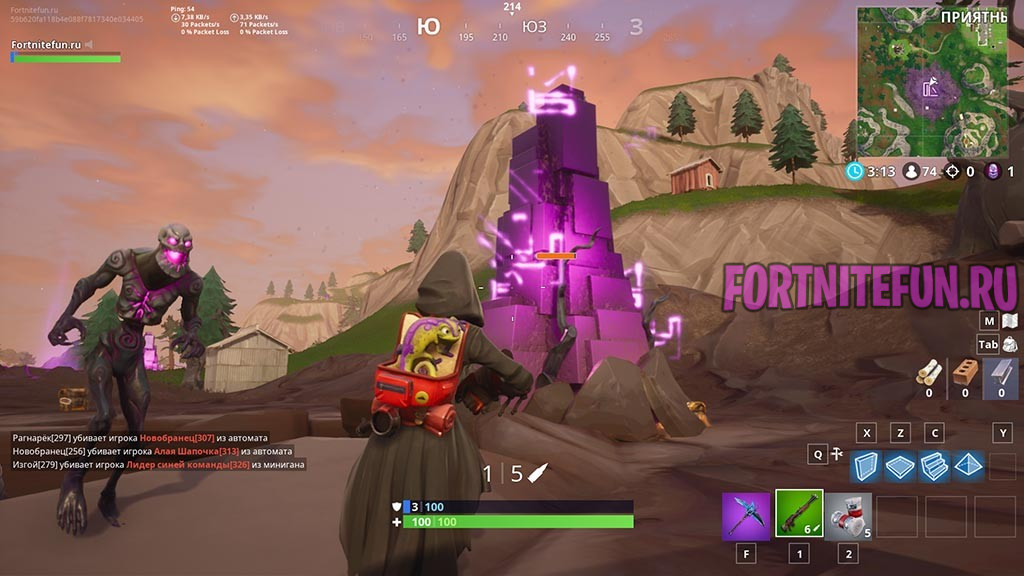The height and width of the screenshot is (576, 1024).
Task: Equip the hunting rifle in the hotbar
Action: click(799, 514)
